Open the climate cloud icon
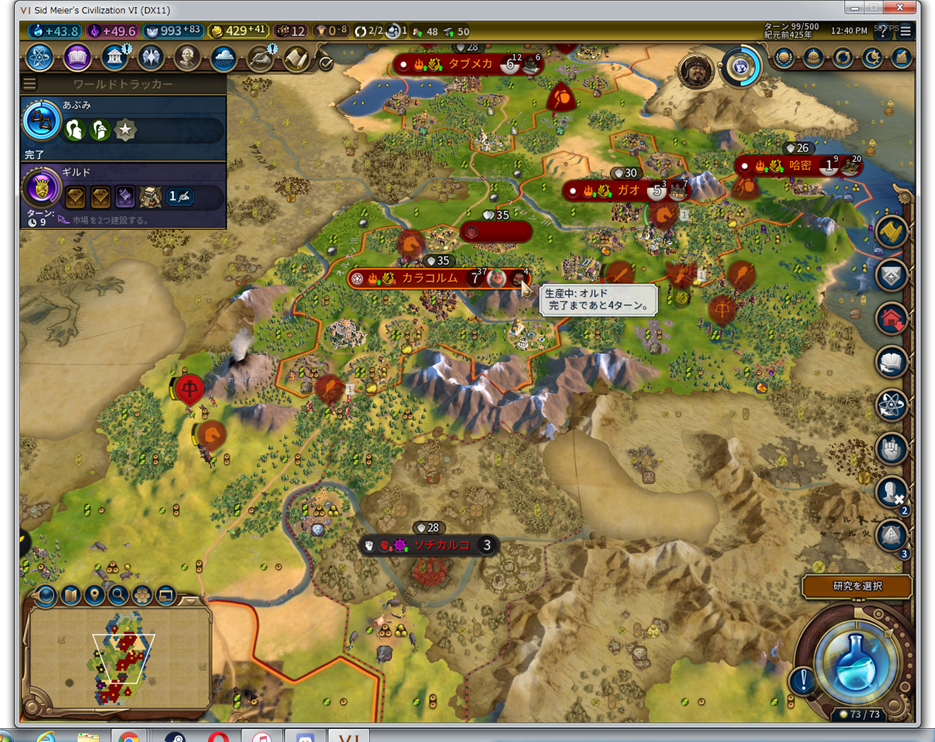Screen dimensions: 935x742 pos(224,57)
